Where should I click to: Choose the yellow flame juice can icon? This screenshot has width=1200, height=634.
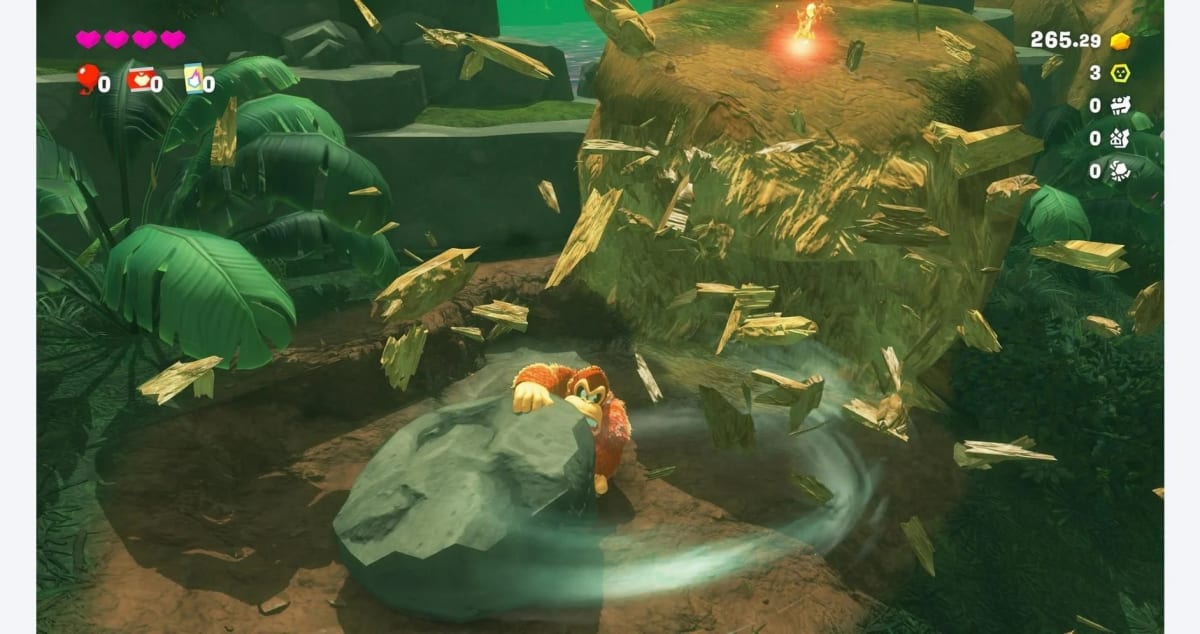[192, 77]
